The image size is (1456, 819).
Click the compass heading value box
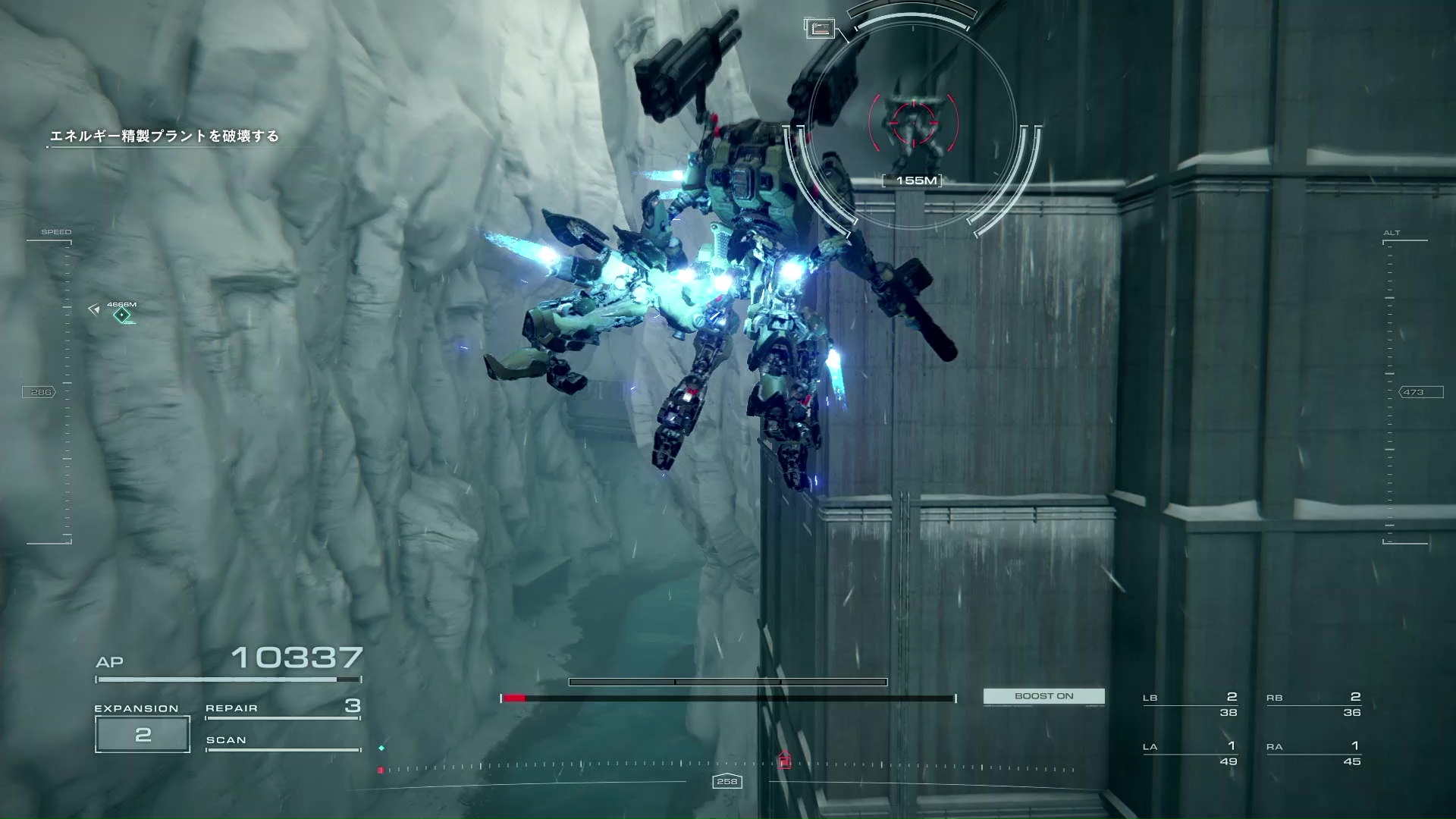tap(726, 781)
